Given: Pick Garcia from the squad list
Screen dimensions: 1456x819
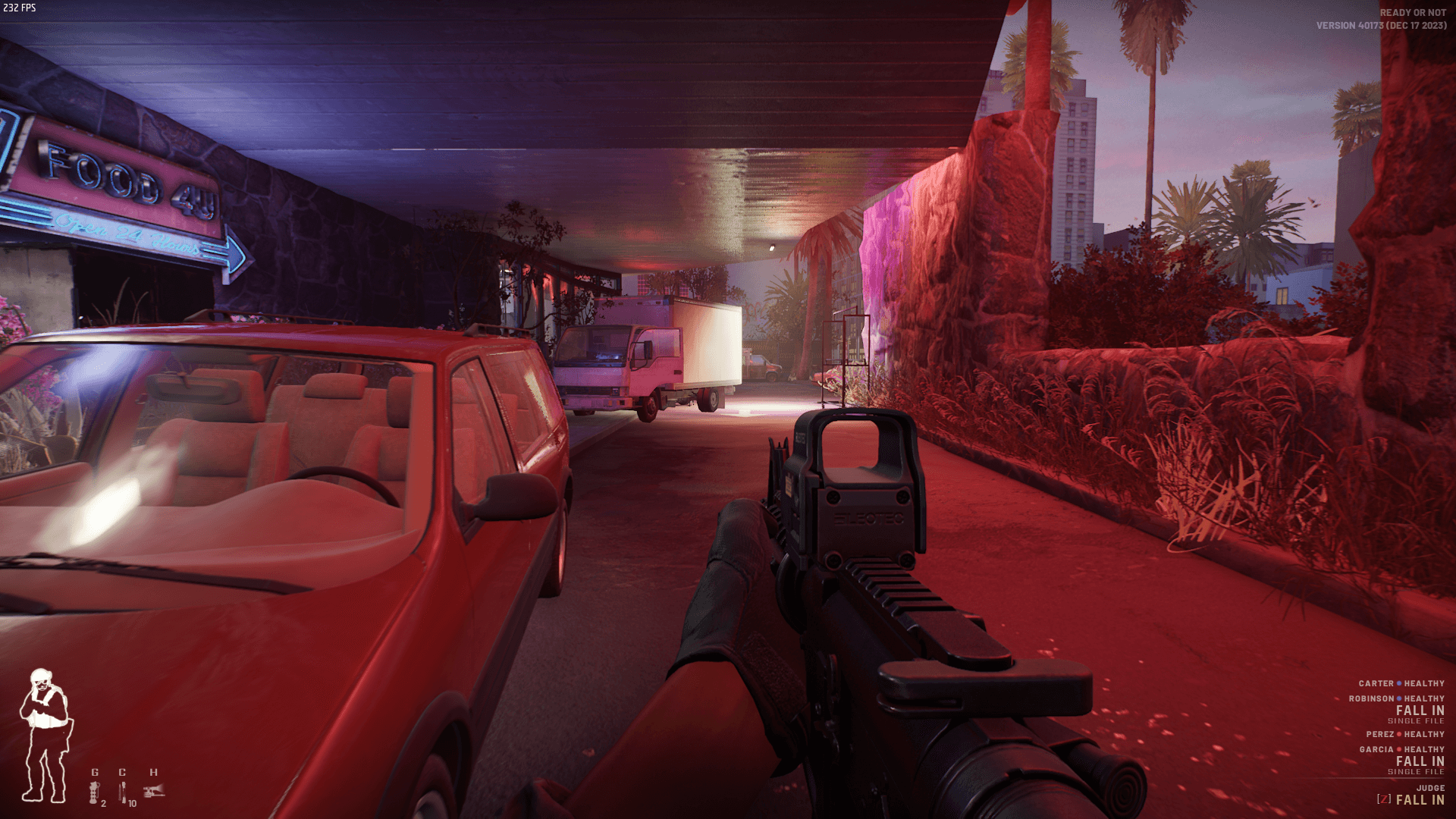Looking at the screenshot, I should (1376, 749).
